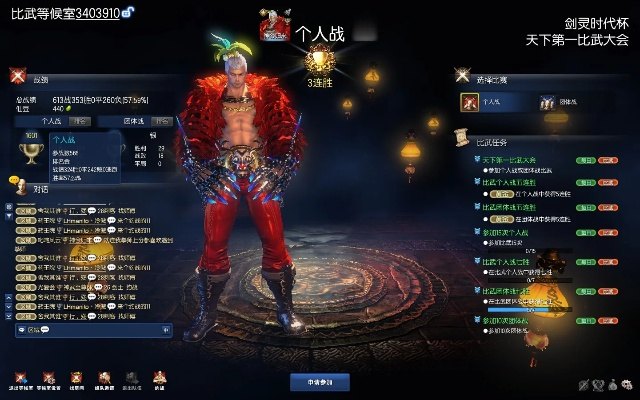This screenshot has width=640, height=400.
Task: Open the last icon in the bottom-left menu row
Action: pos(158,378)
